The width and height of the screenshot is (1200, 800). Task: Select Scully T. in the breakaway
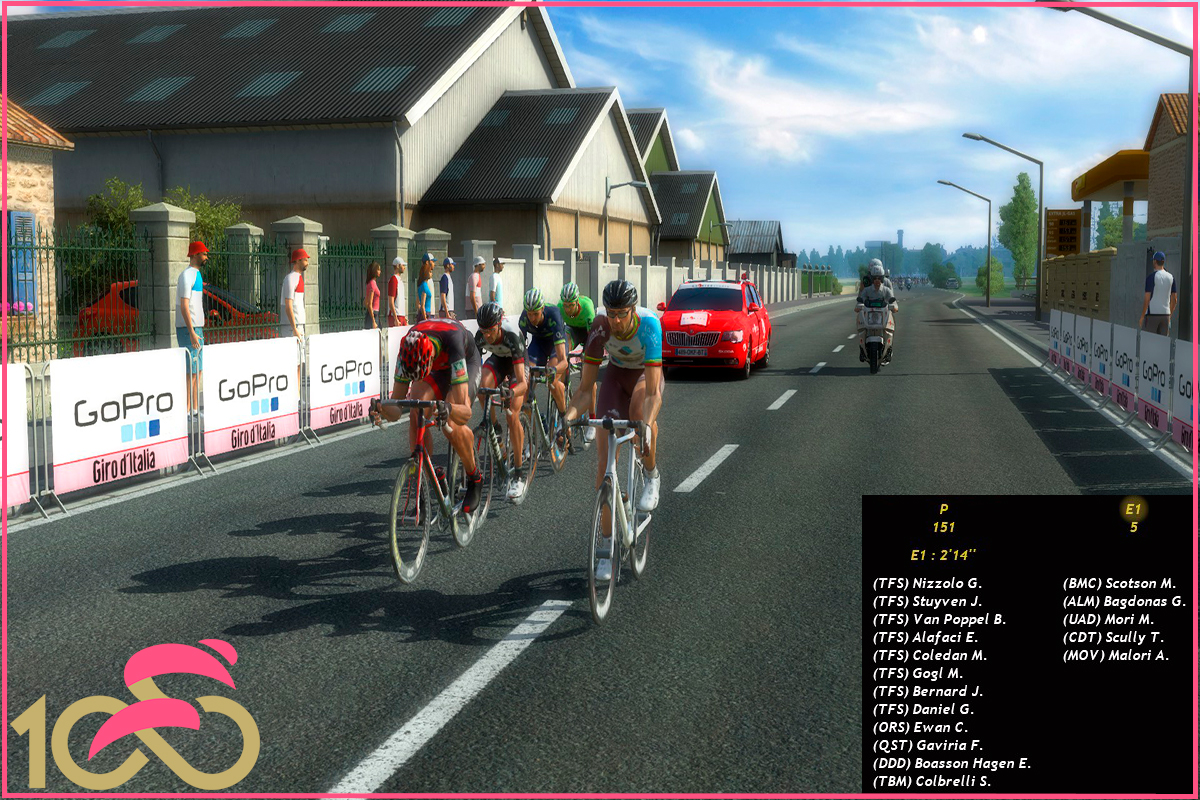[x=1113, y=637]
